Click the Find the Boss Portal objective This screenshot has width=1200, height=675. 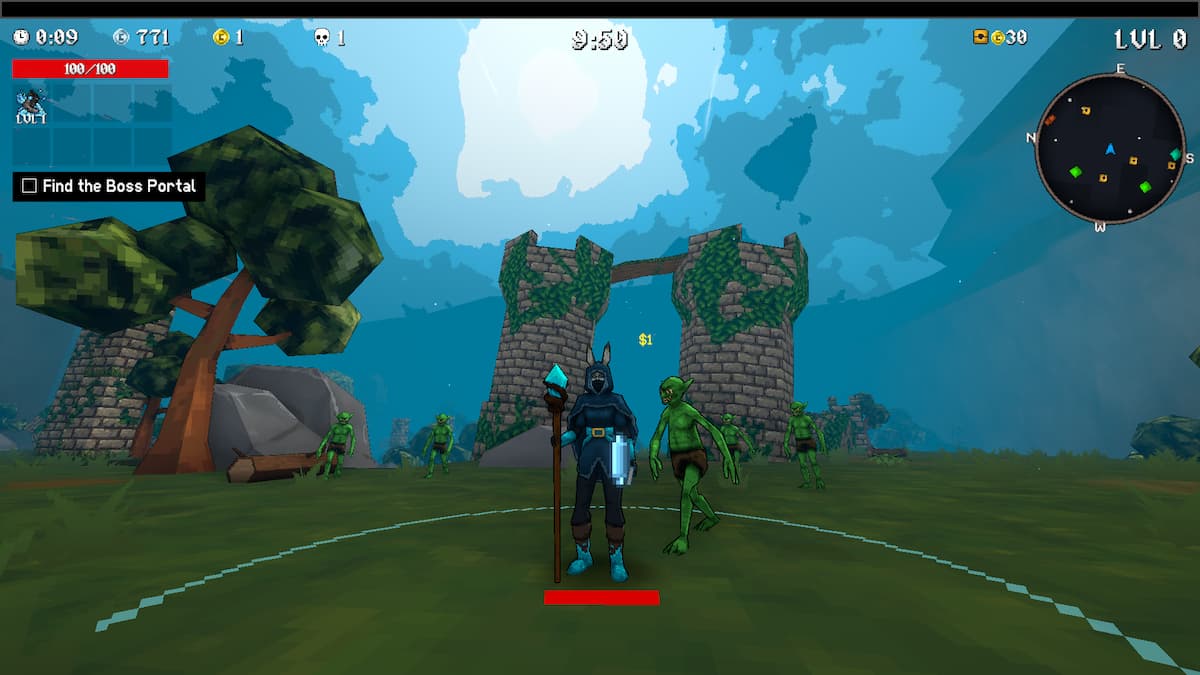109,186
